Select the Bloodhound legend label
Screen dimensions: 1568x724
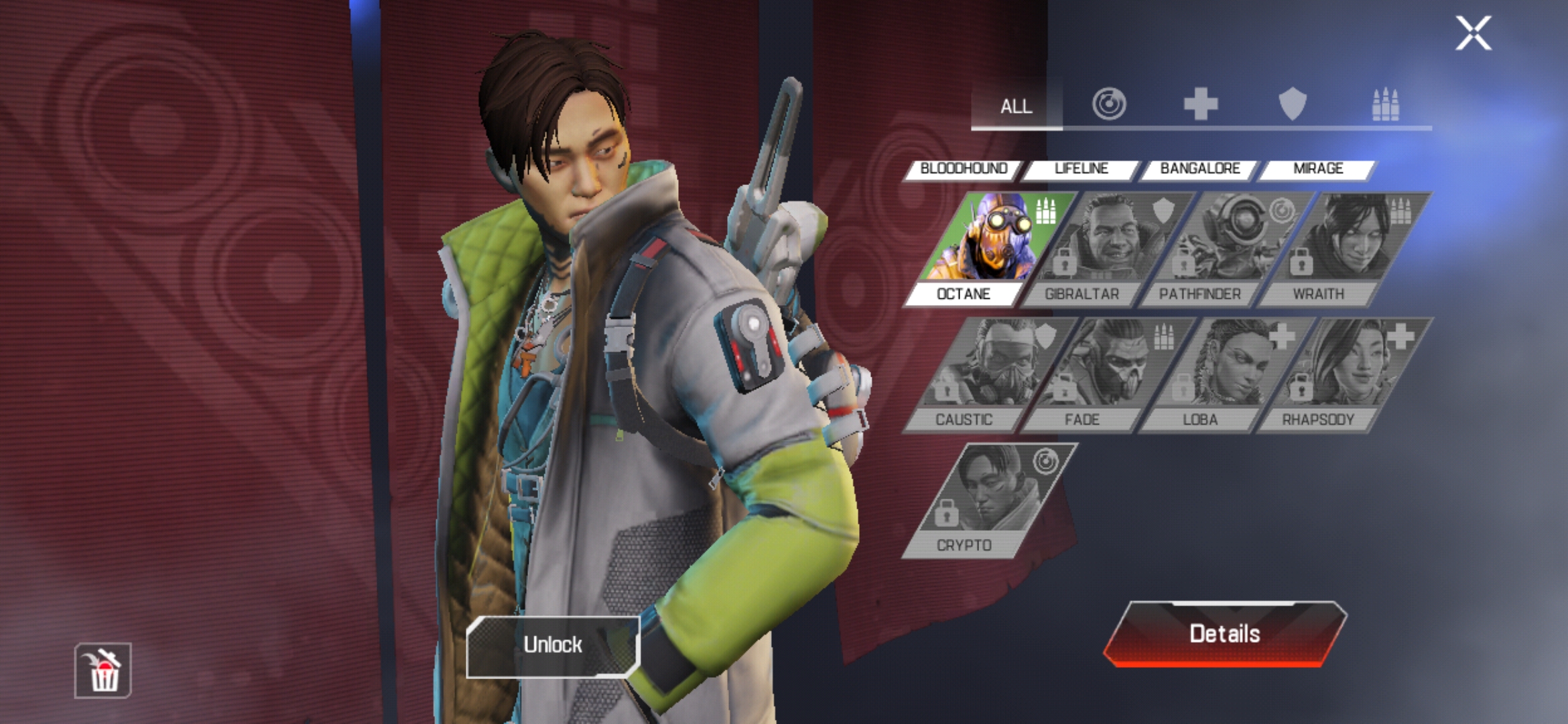pos(964,169)
